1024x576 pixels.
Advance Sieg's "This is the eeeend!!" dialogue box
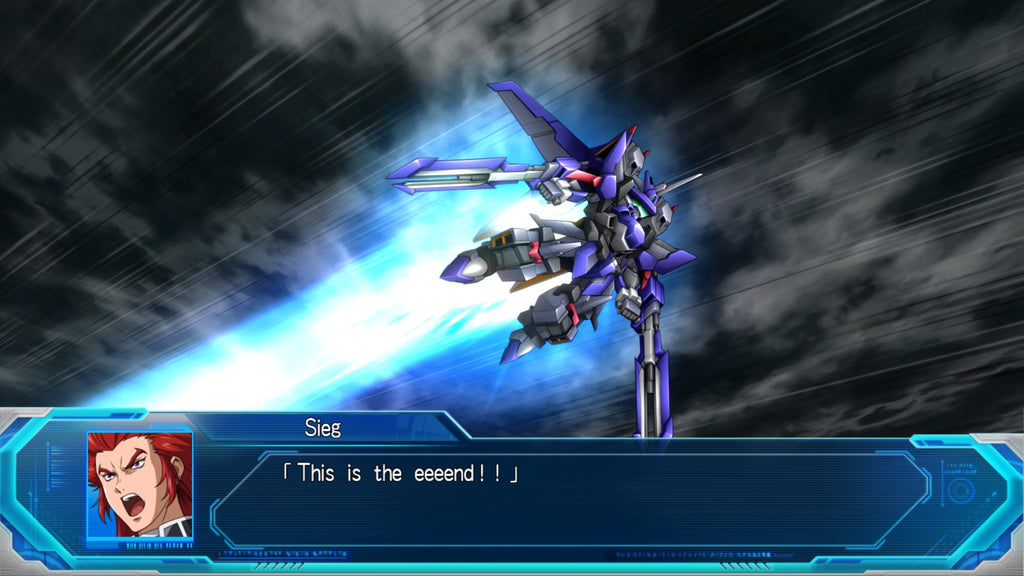tap(570, 497)
